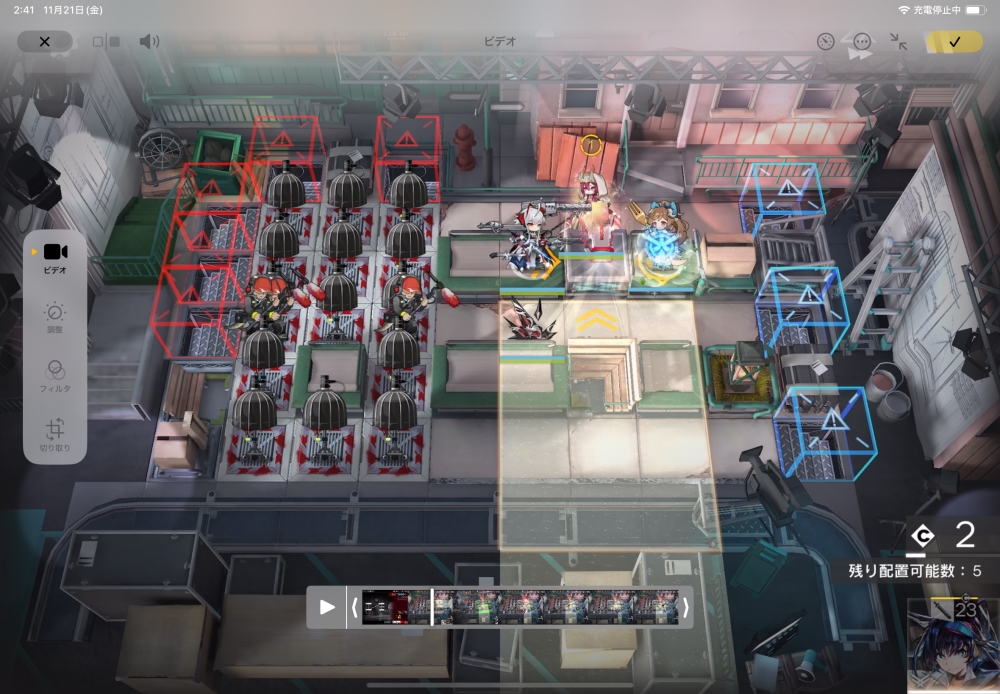
Task: Switch to the 調整 adjust tab
Action: (55, 318)
